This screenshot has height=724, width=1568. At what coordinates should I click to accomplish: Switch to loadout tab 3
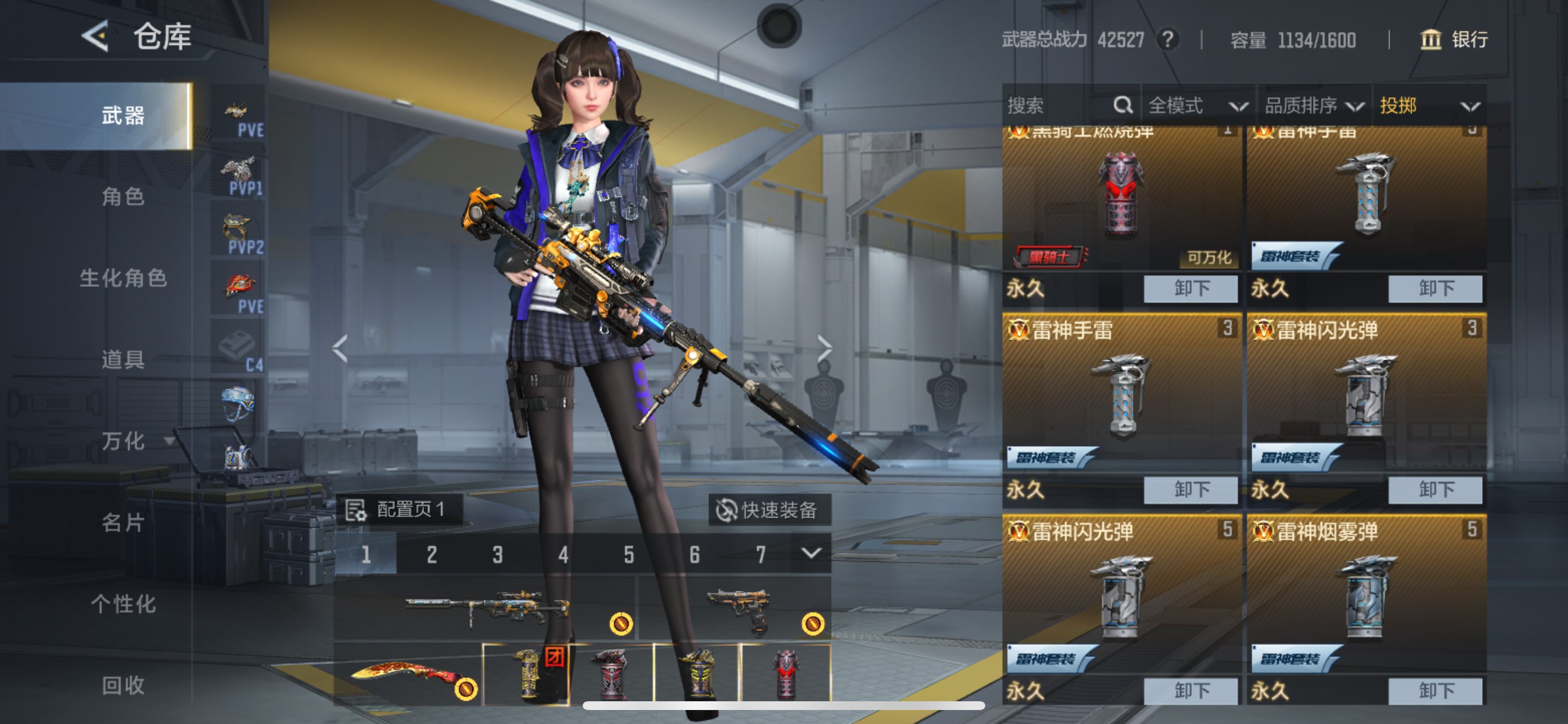[x=498, y=554]
